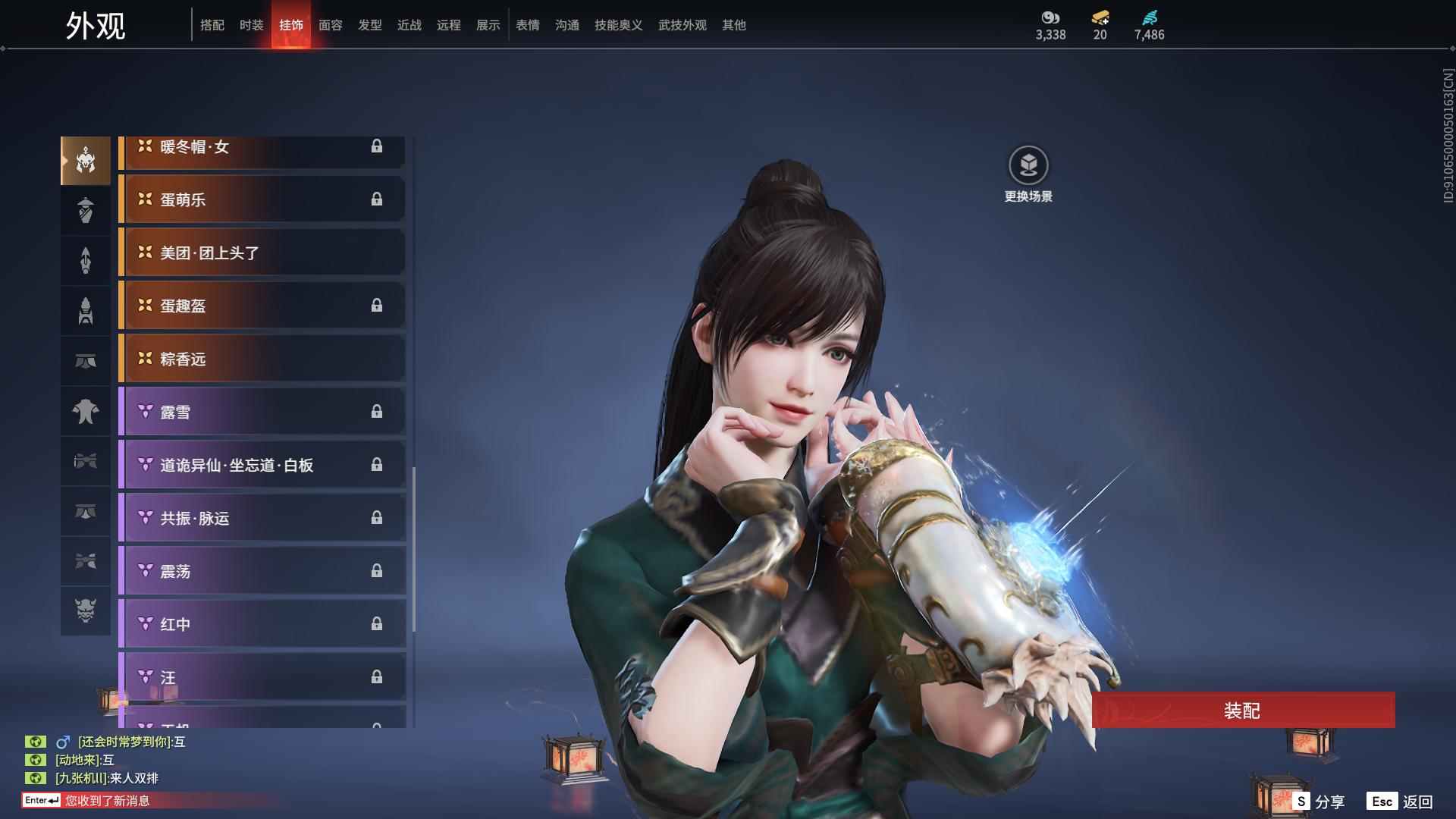Open the hat accessory category in sidebar
The height and width of the screenshot is (819, 1456).
[x=85, y=210]
